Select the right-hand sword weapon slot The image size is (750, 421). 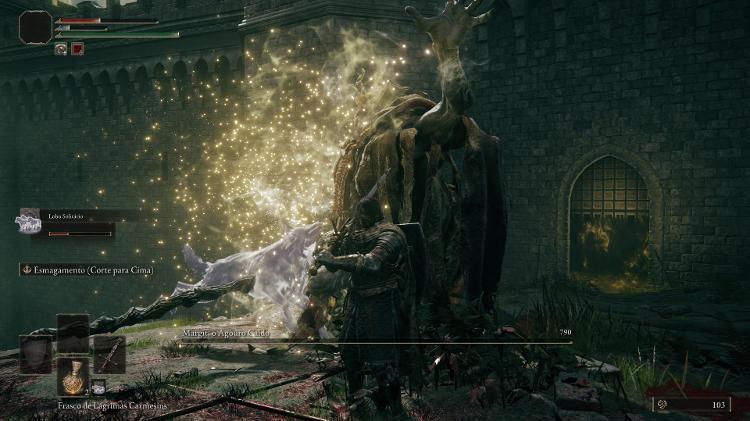(x=108, y=354)
